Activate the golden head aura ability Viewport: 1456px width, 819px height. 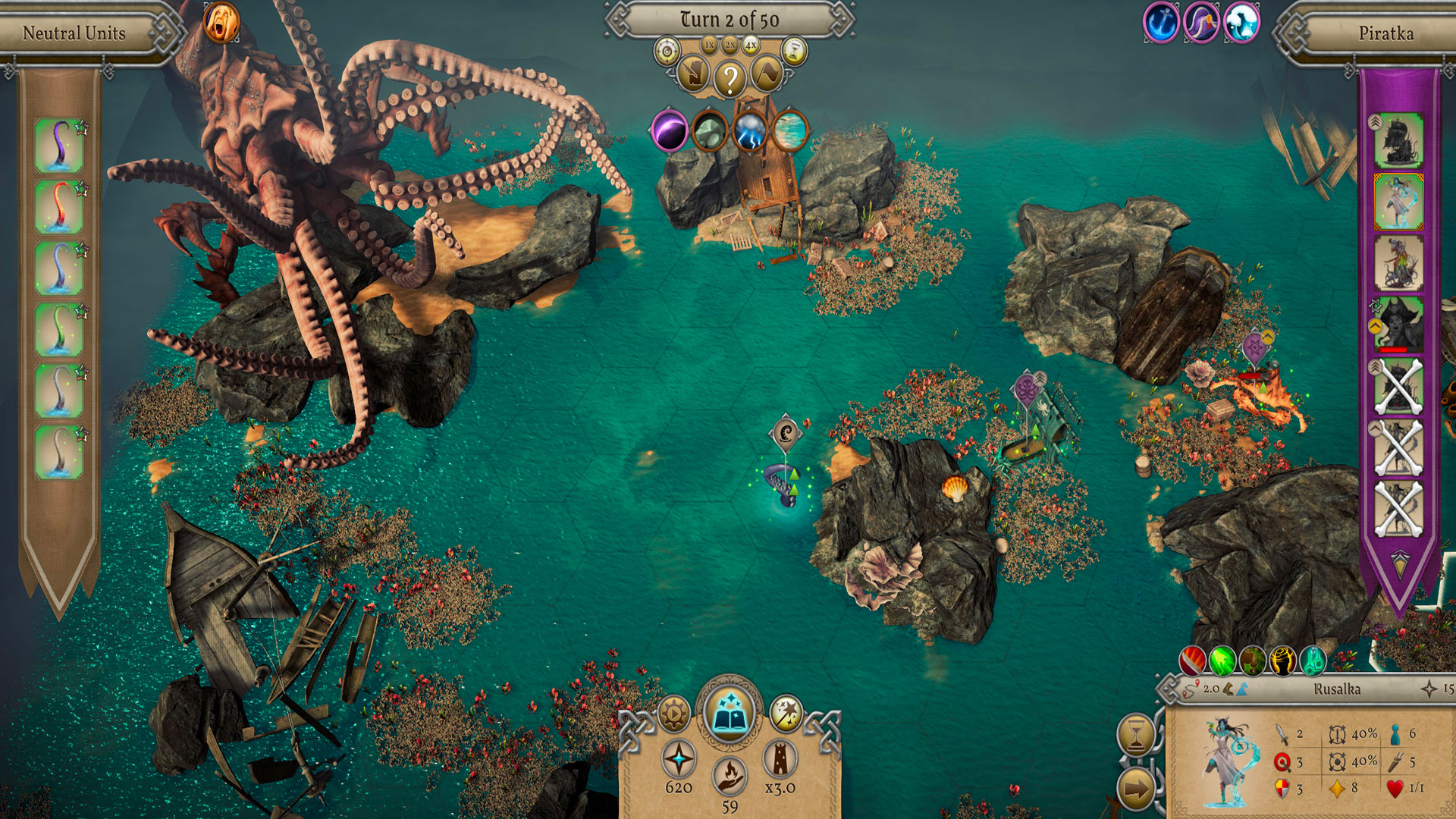1282,661
